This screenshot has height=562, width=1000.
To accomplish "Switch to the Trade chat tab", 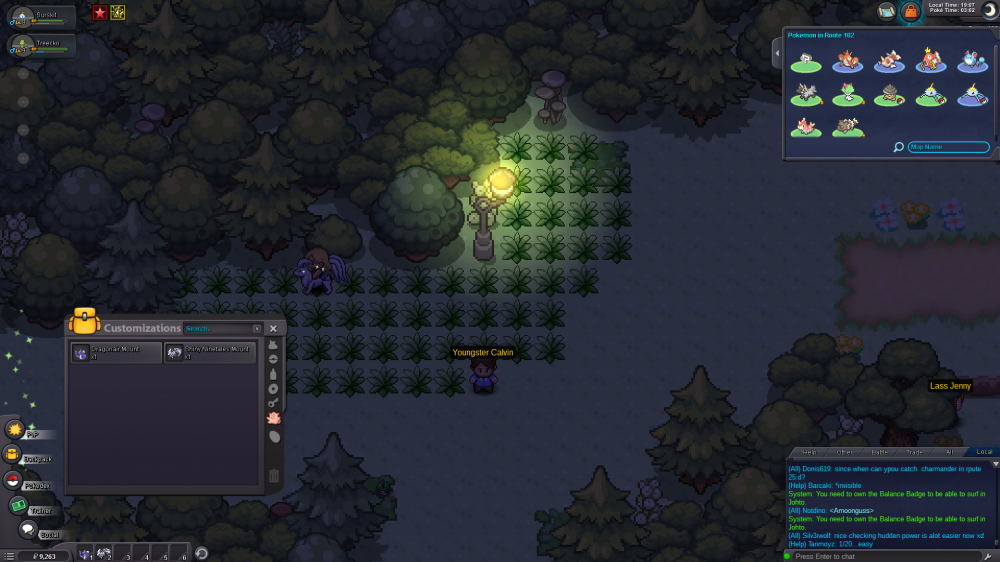I will point(914,452).
